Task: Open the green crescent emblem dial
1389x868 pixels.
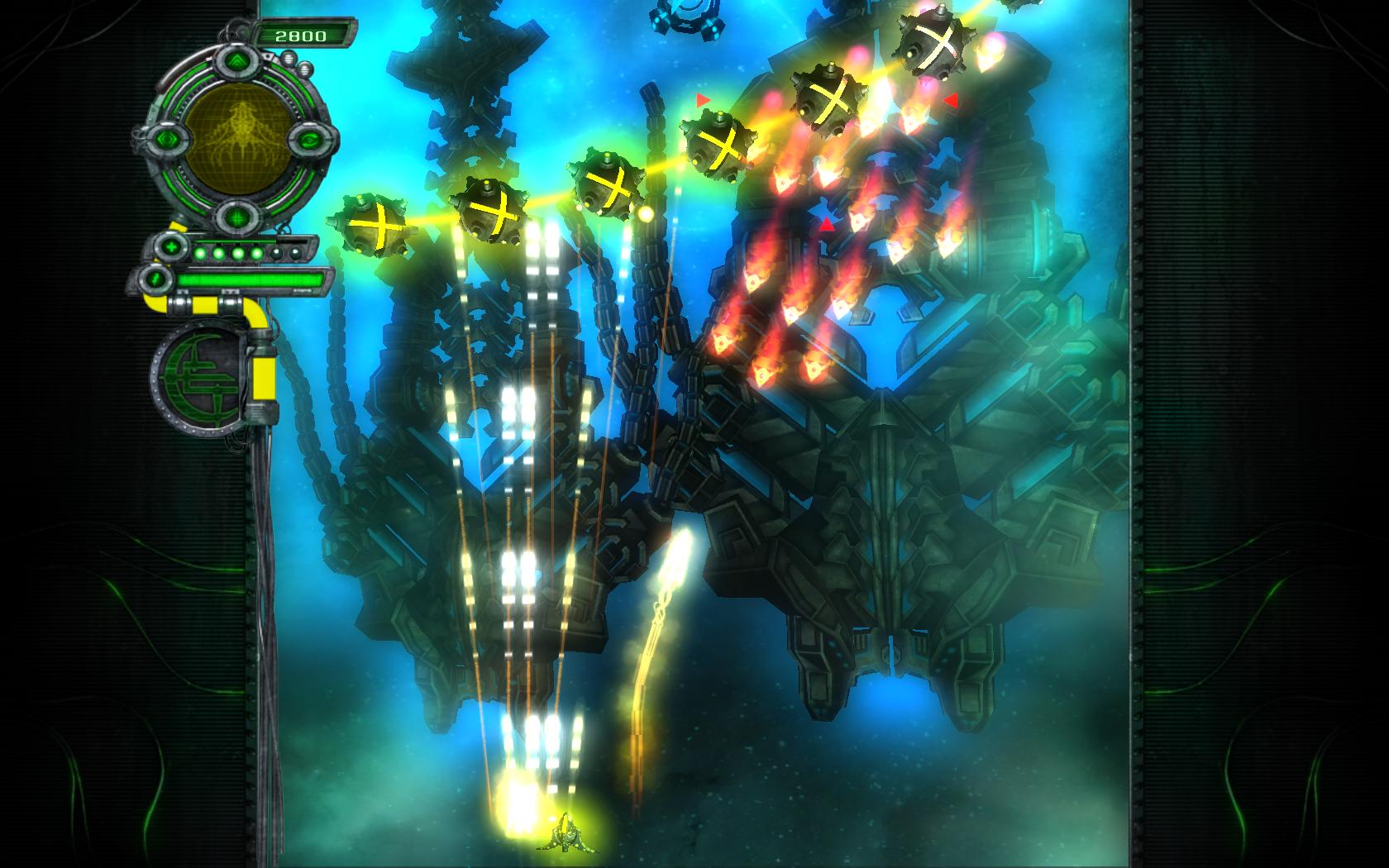Action: pyautogui.click(x=196, y=376)
